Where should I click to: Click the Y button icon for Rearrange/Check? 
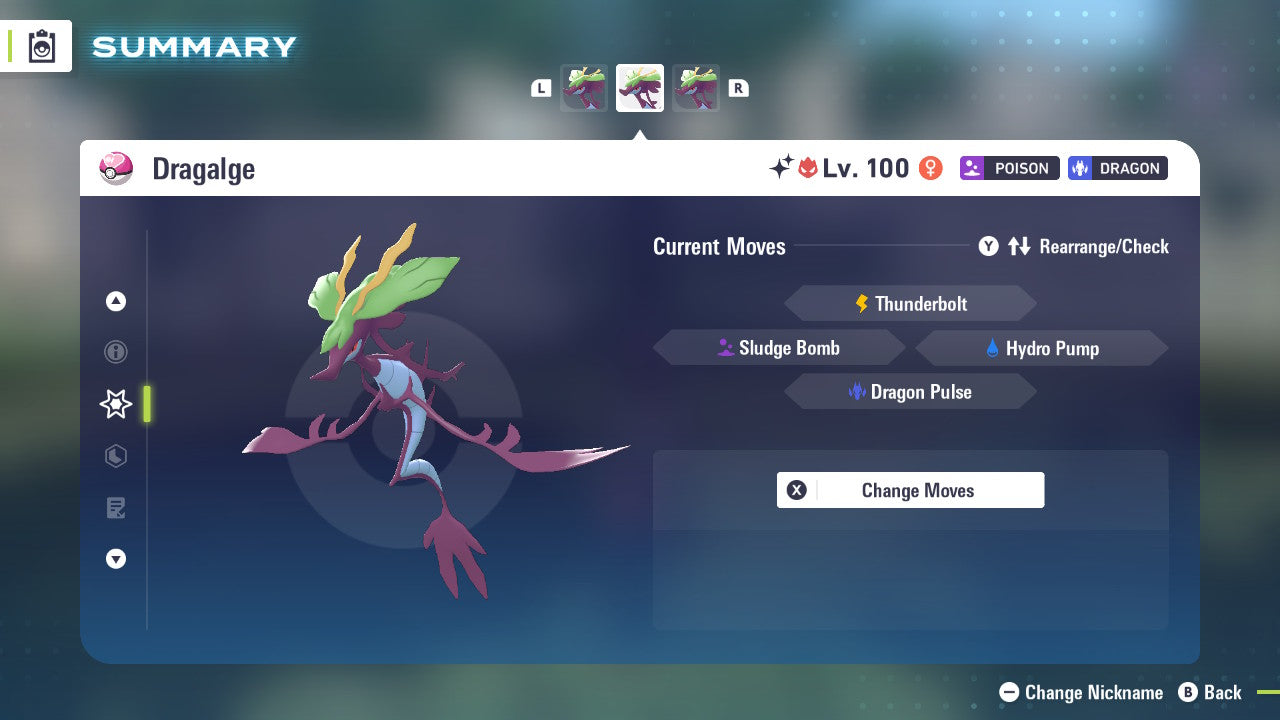tap(988, 246)
